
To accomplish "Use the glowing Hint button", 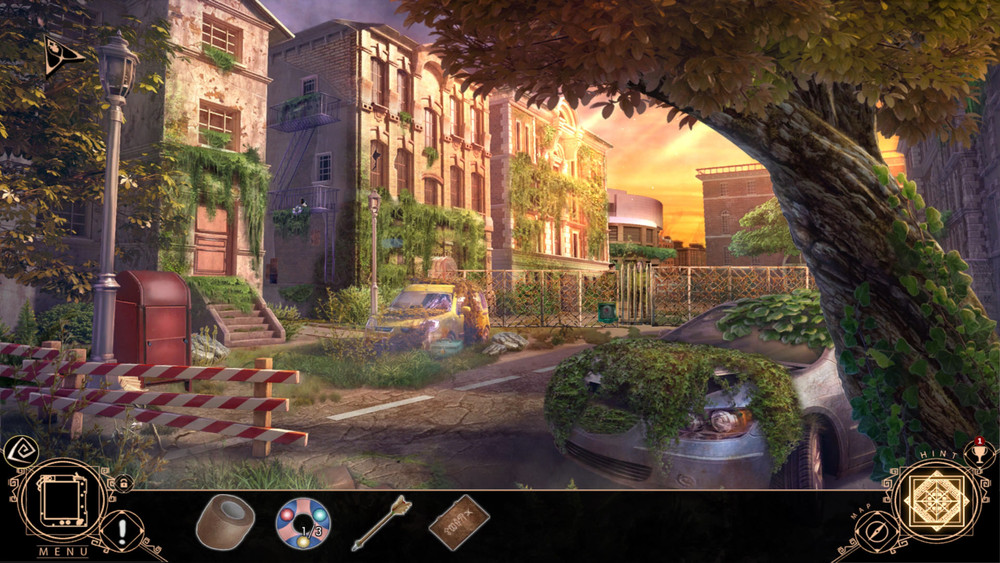I will click(935, 499).
